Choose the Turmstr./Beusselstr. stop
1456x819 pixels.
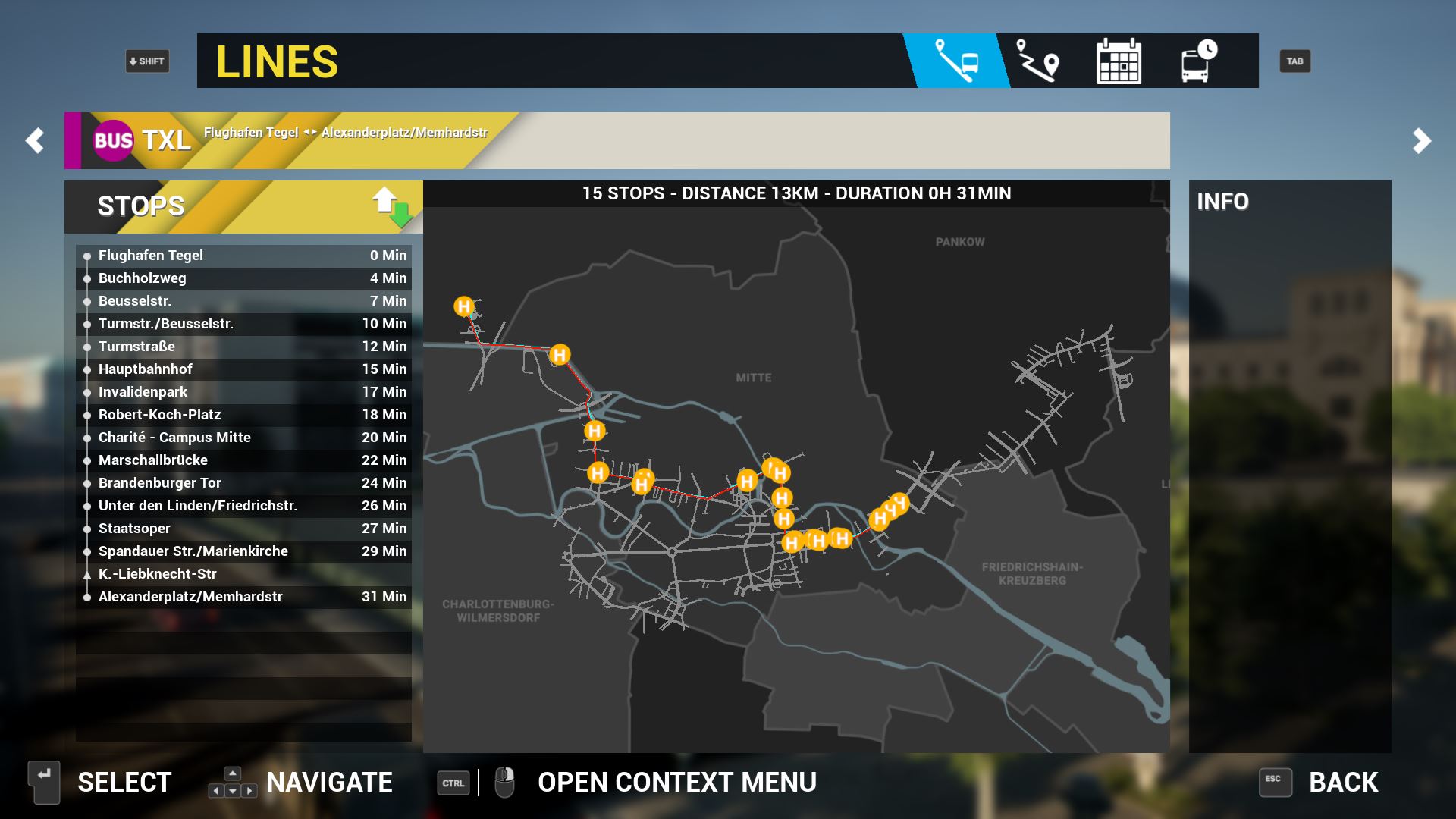243,324
